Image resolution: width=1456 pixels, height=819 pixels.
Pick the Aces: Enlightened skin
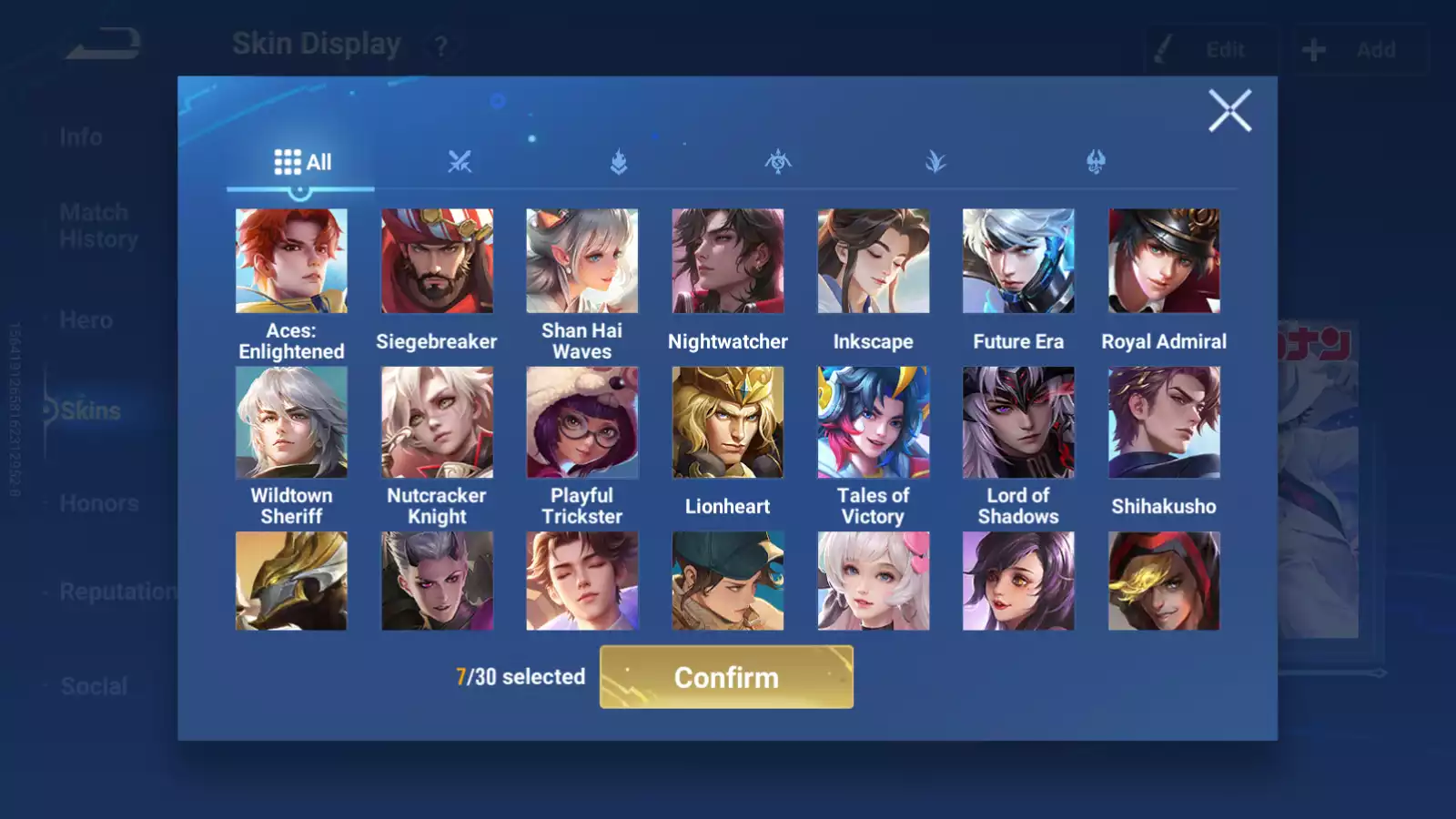[x=291, y=261]
